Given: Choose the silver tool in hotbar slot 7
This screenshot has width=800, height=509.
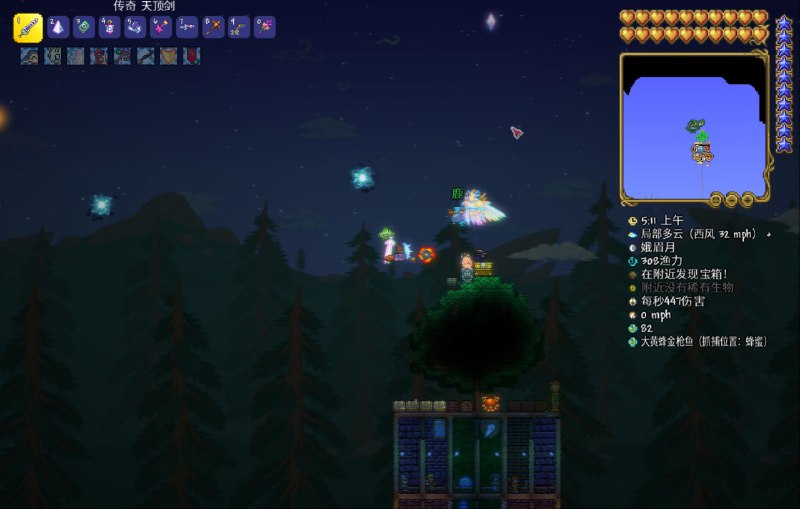Looking at the screenshot, I should click(188, 27).
